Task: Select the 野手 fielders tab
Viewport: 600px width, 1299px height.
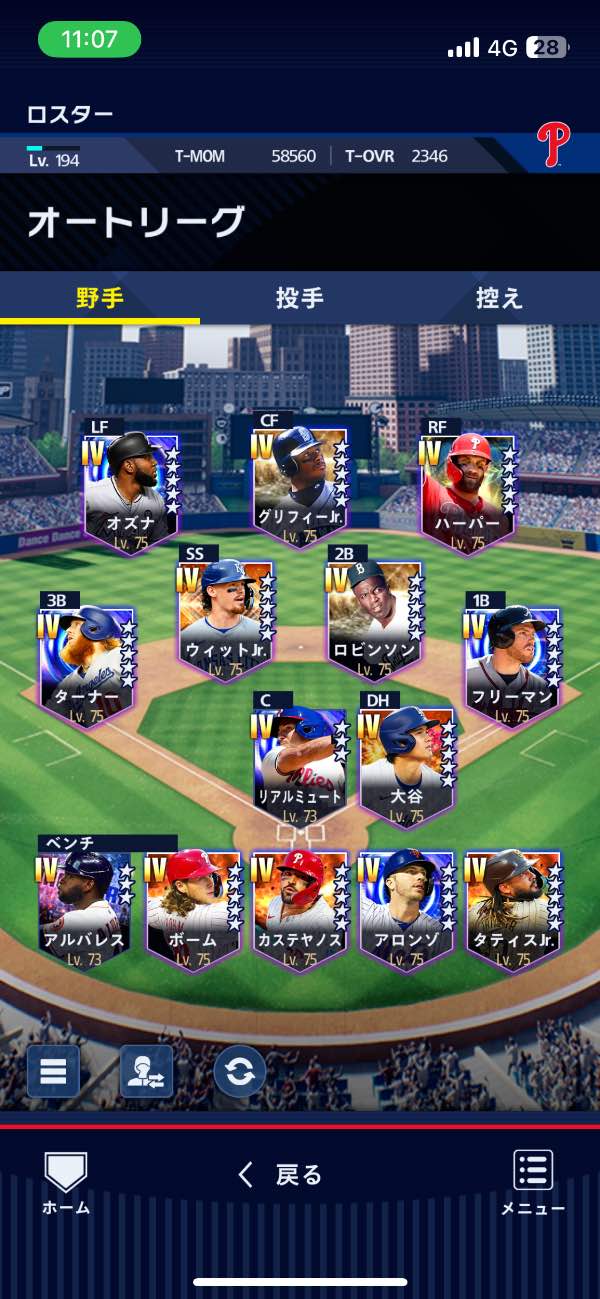Action: [100, 298]
